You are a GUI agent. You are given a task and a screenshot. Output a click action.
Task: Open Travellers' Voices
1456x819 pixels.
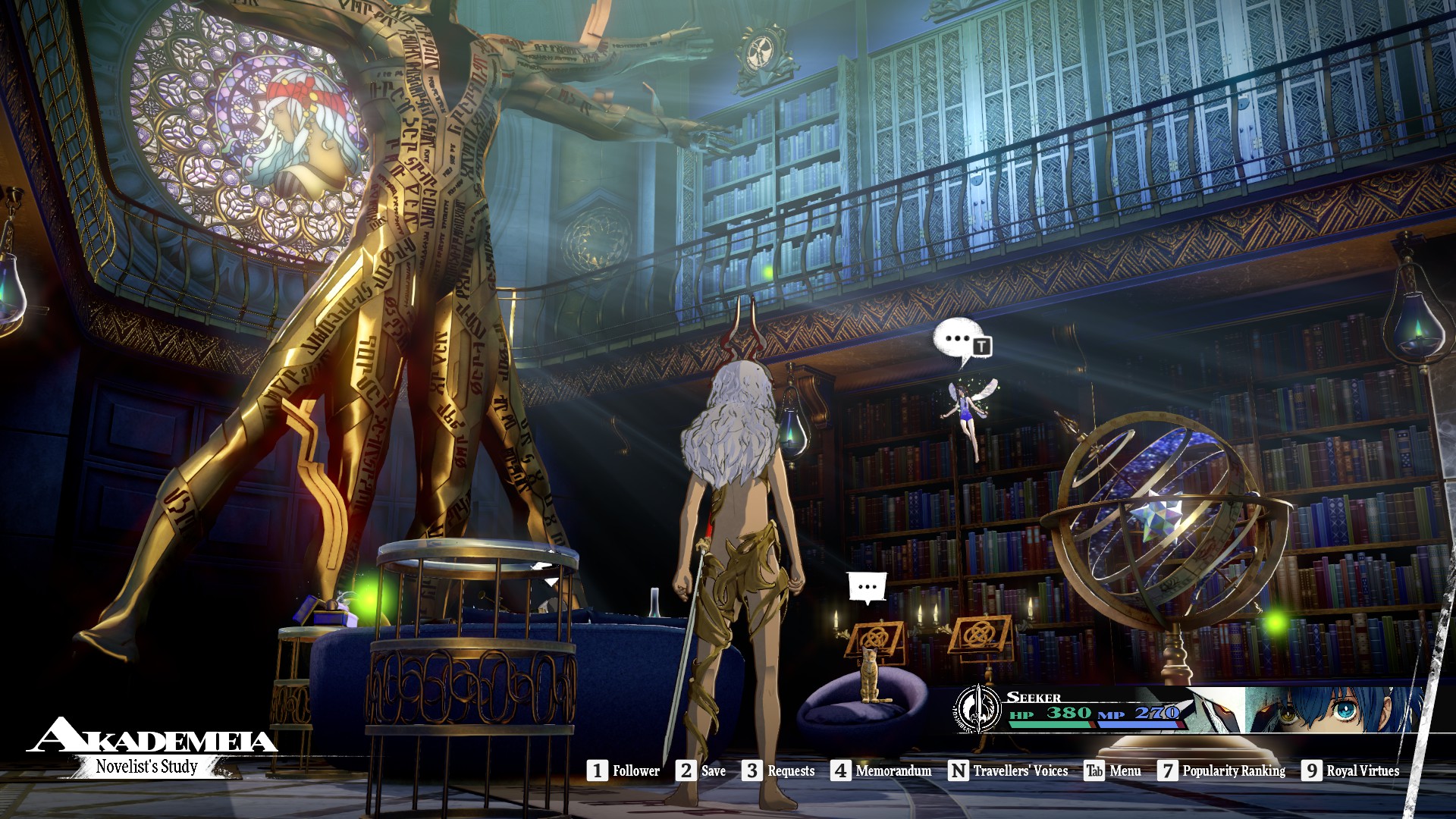(1009, 770)
